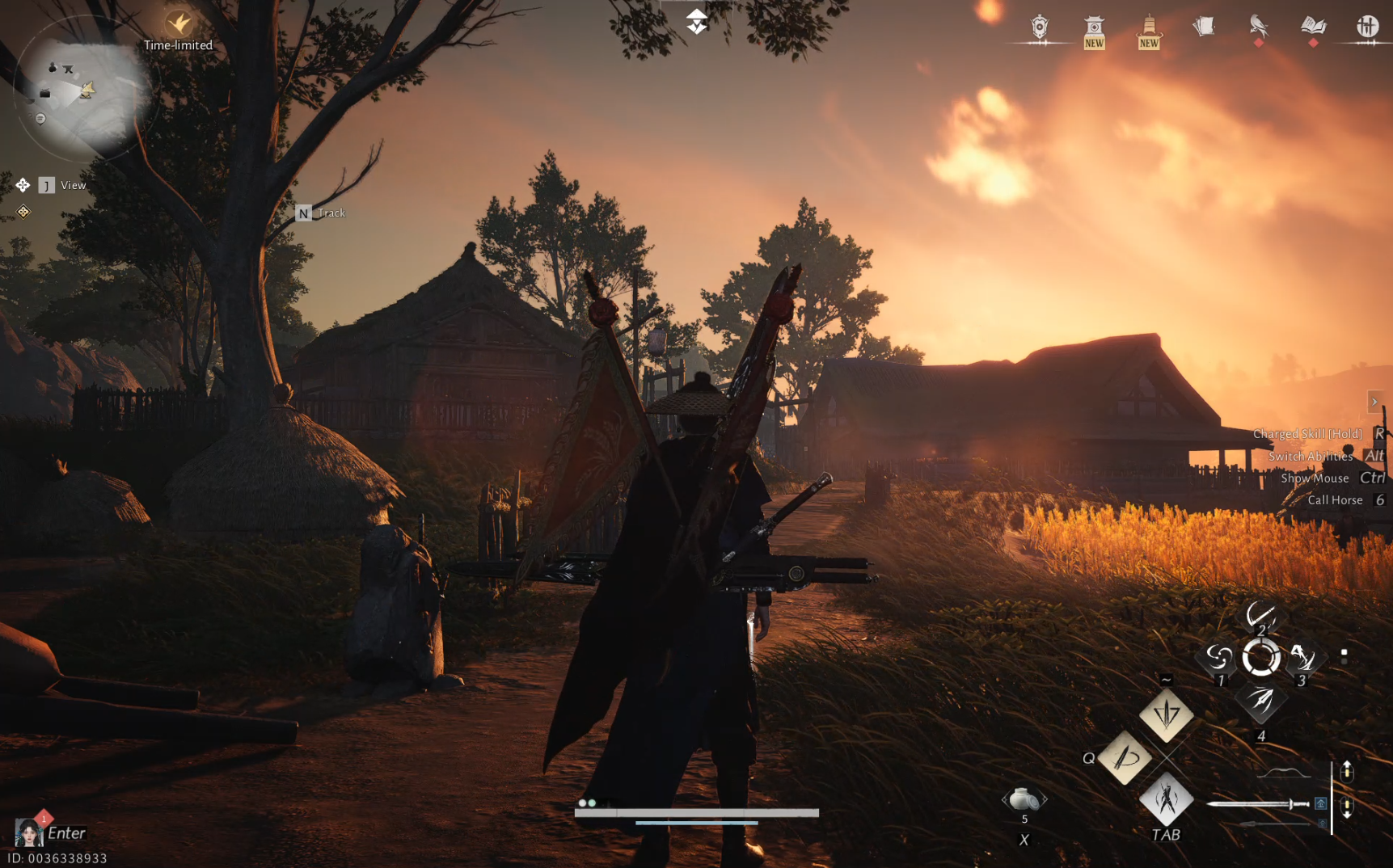Open the shield emblem menu in top bar
Viewport: 1393px width, 868px height.
point(1039,27)
